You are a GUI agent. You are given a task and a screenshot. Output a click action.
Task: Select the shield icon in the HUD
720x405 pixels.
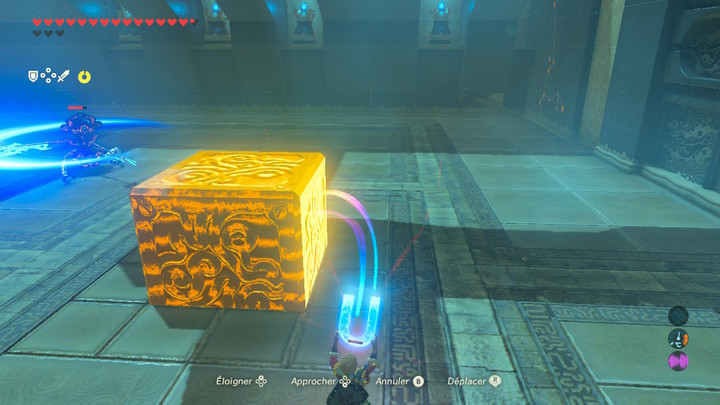pyautogui.click(x=32, y=75)
